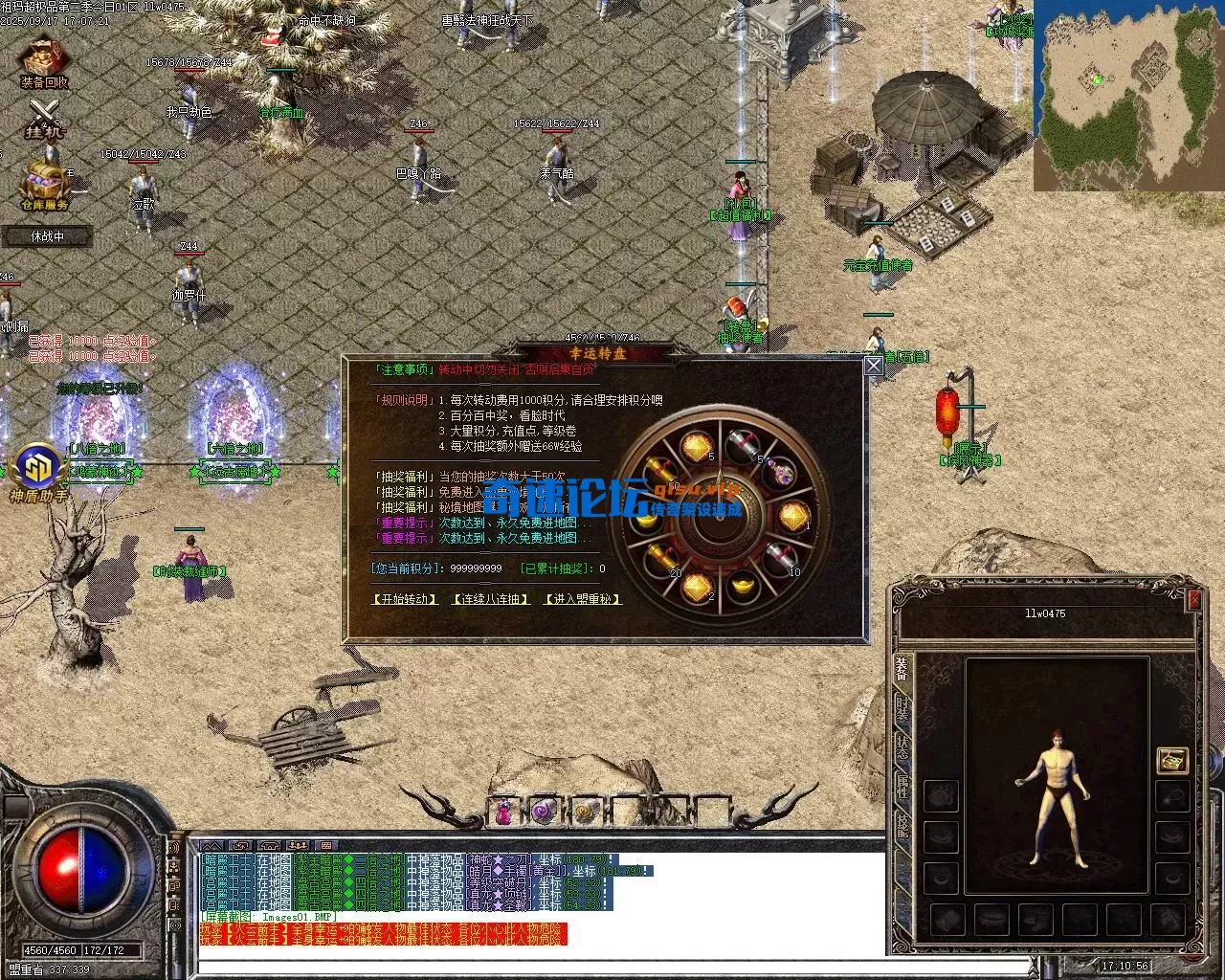Start spinning with 开始转动
Viewport: 1225px width, 980px height.
[x=406, y=599]
